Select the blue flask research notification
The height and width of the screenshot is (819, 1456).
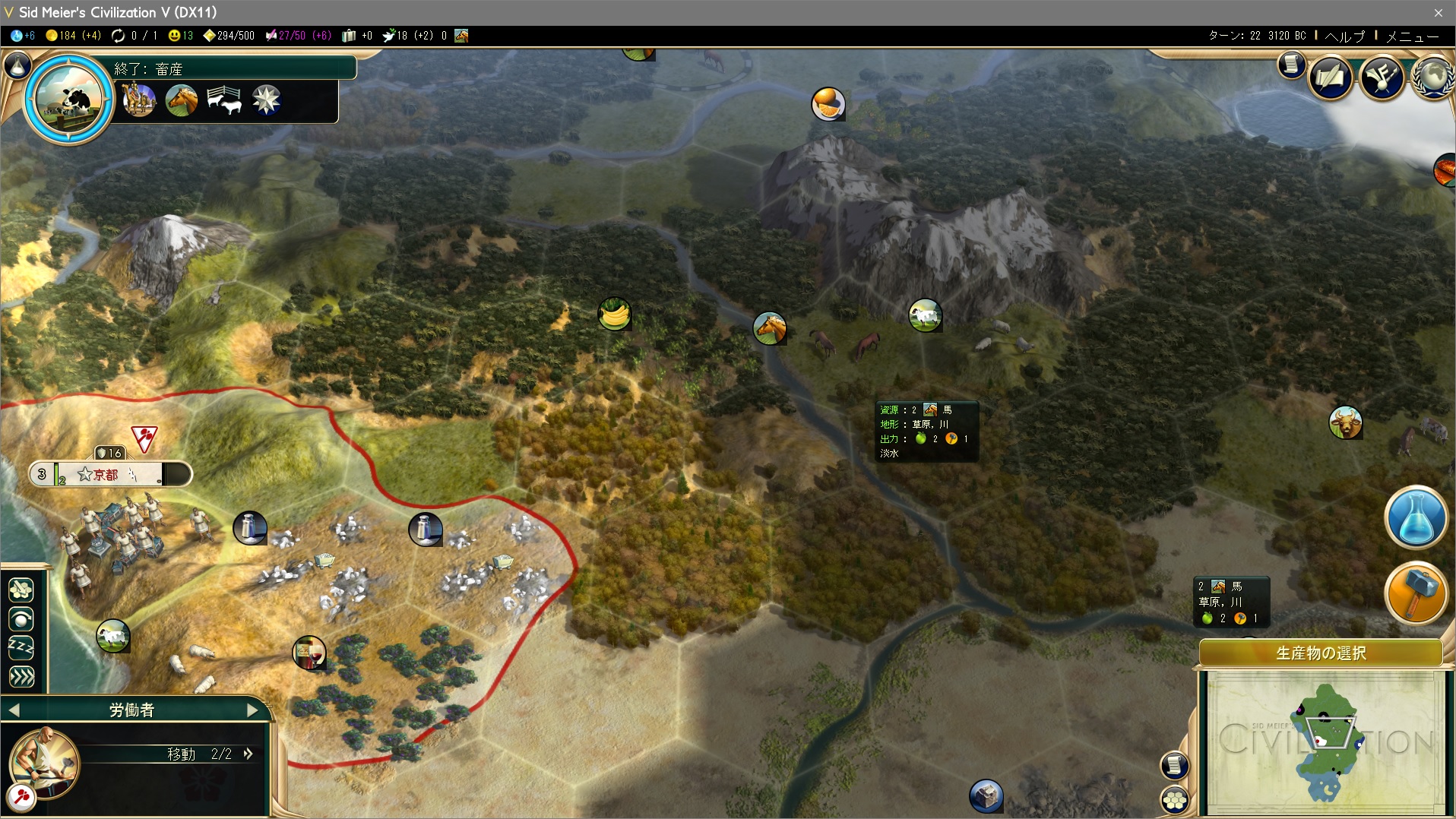(x=1416, y=517)
